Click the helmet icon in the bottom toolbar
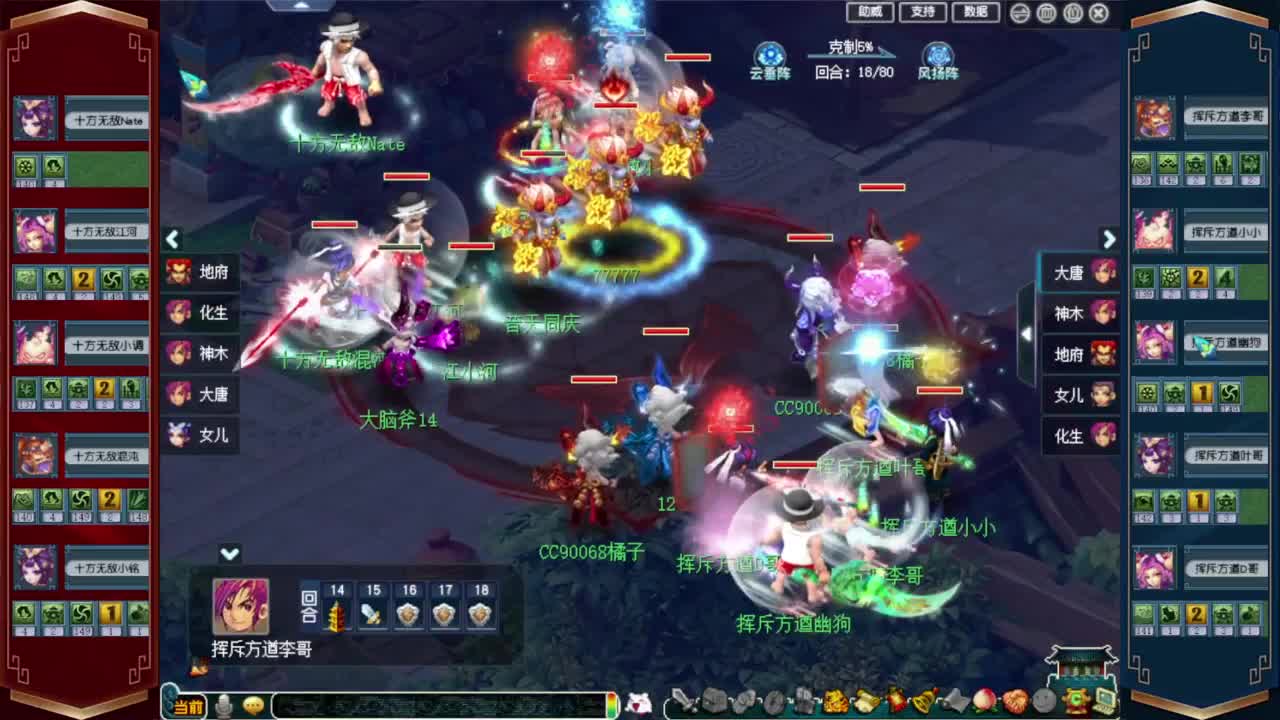The width and height of the screenshot is (1280, 720). click(714, 700)
